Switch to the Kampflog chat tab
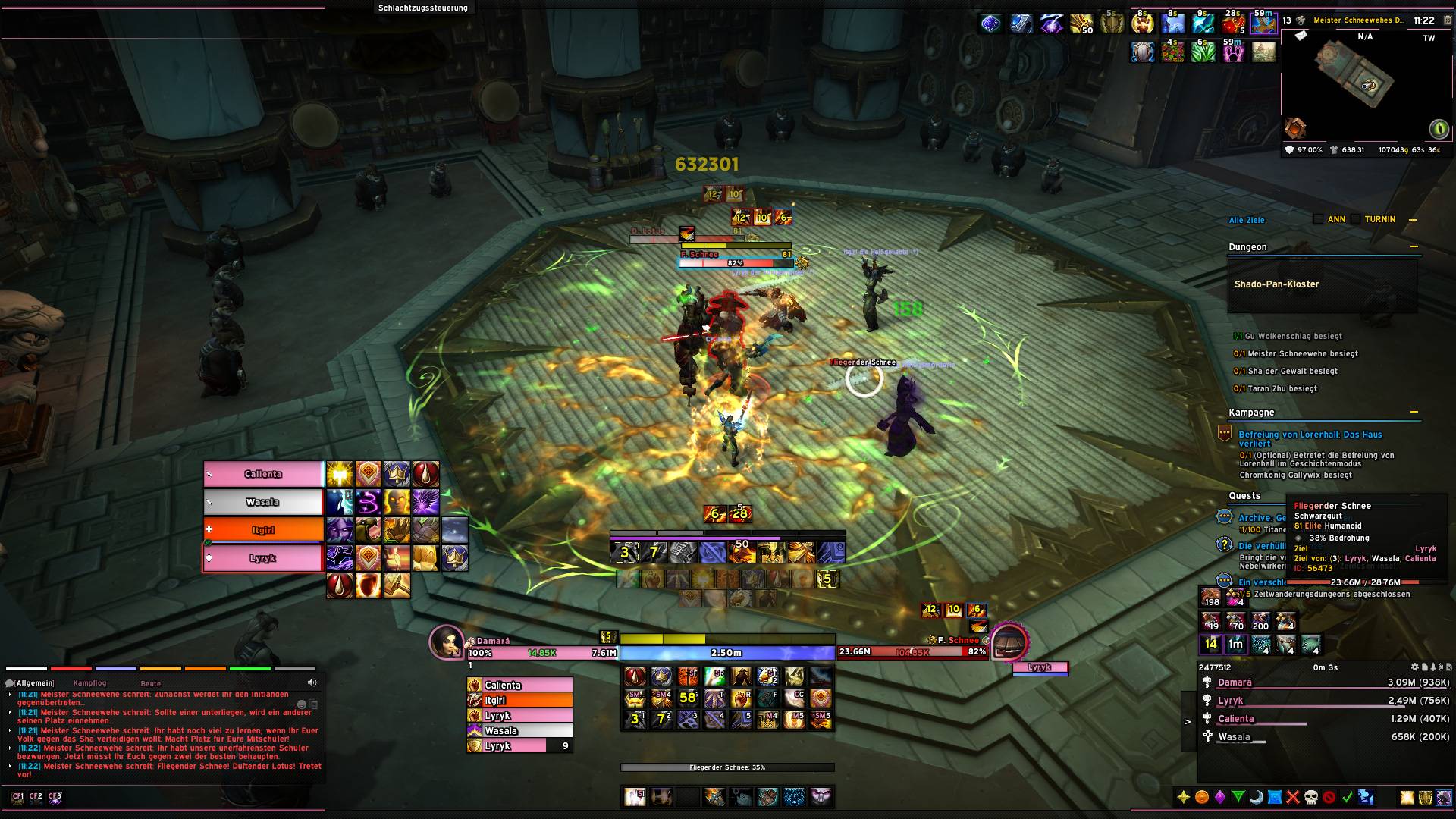The height and width of the screenshot is (819, 1456). click(x=89, y=683)
